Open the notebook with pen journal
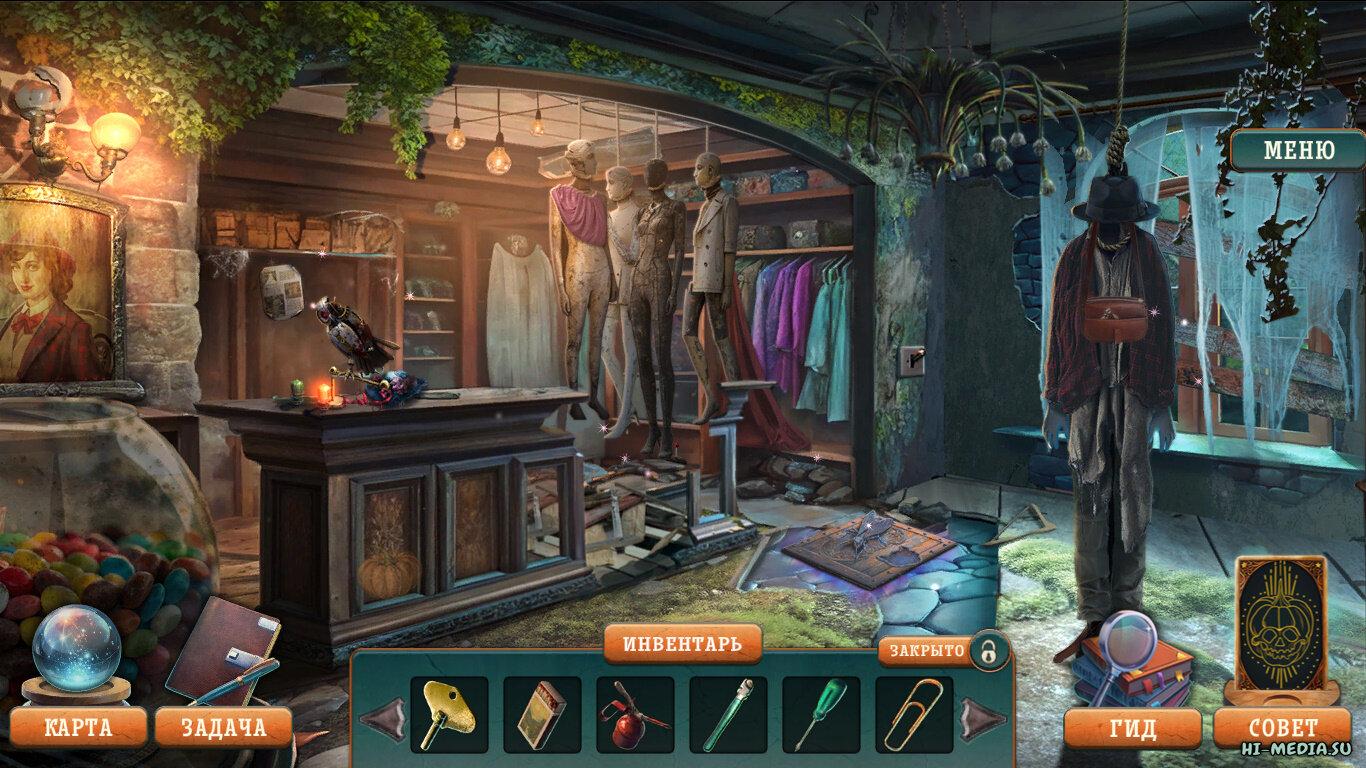The image size is (1366, 768). [222, 652]
